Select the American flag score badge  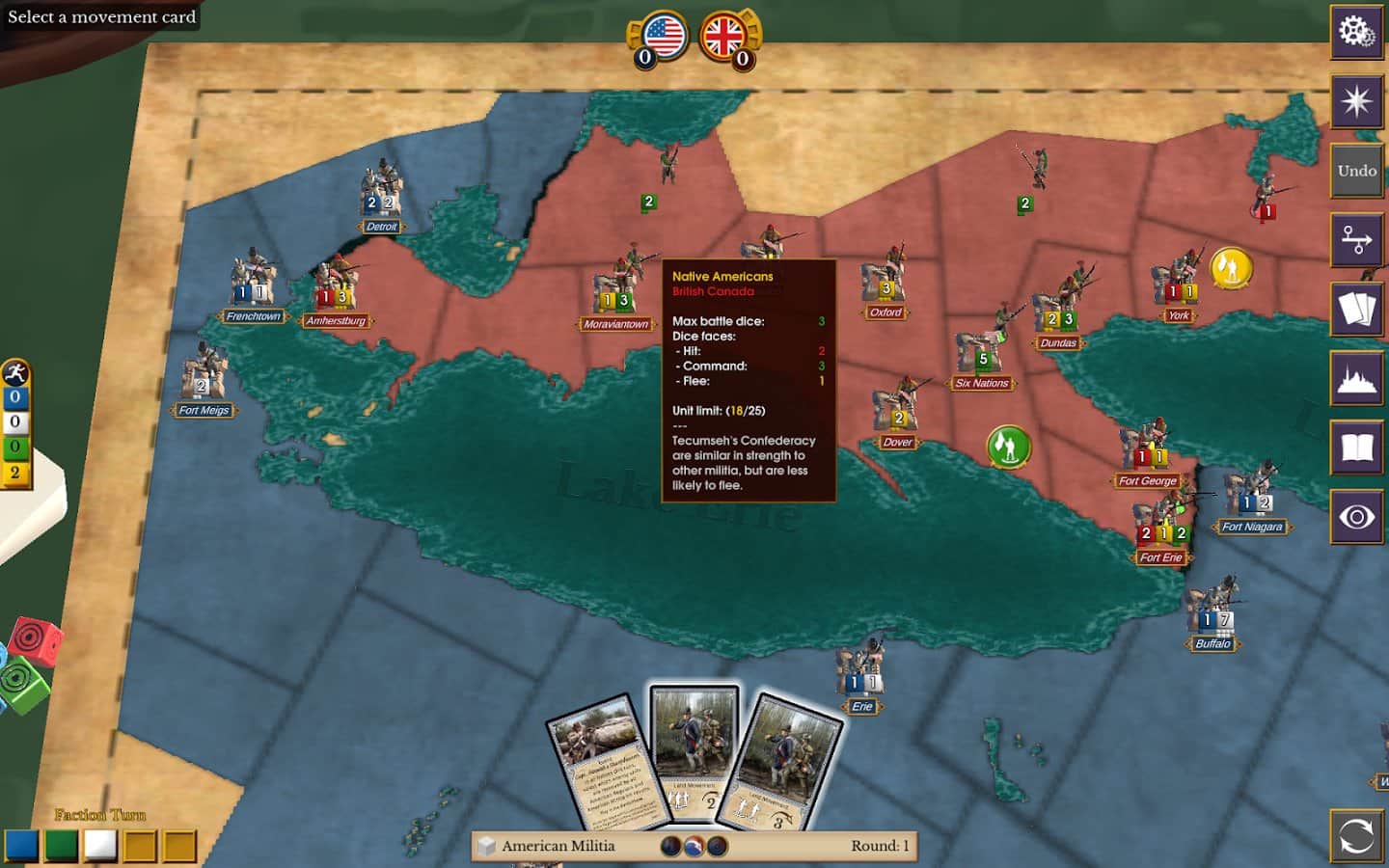(x=663, y=37)
